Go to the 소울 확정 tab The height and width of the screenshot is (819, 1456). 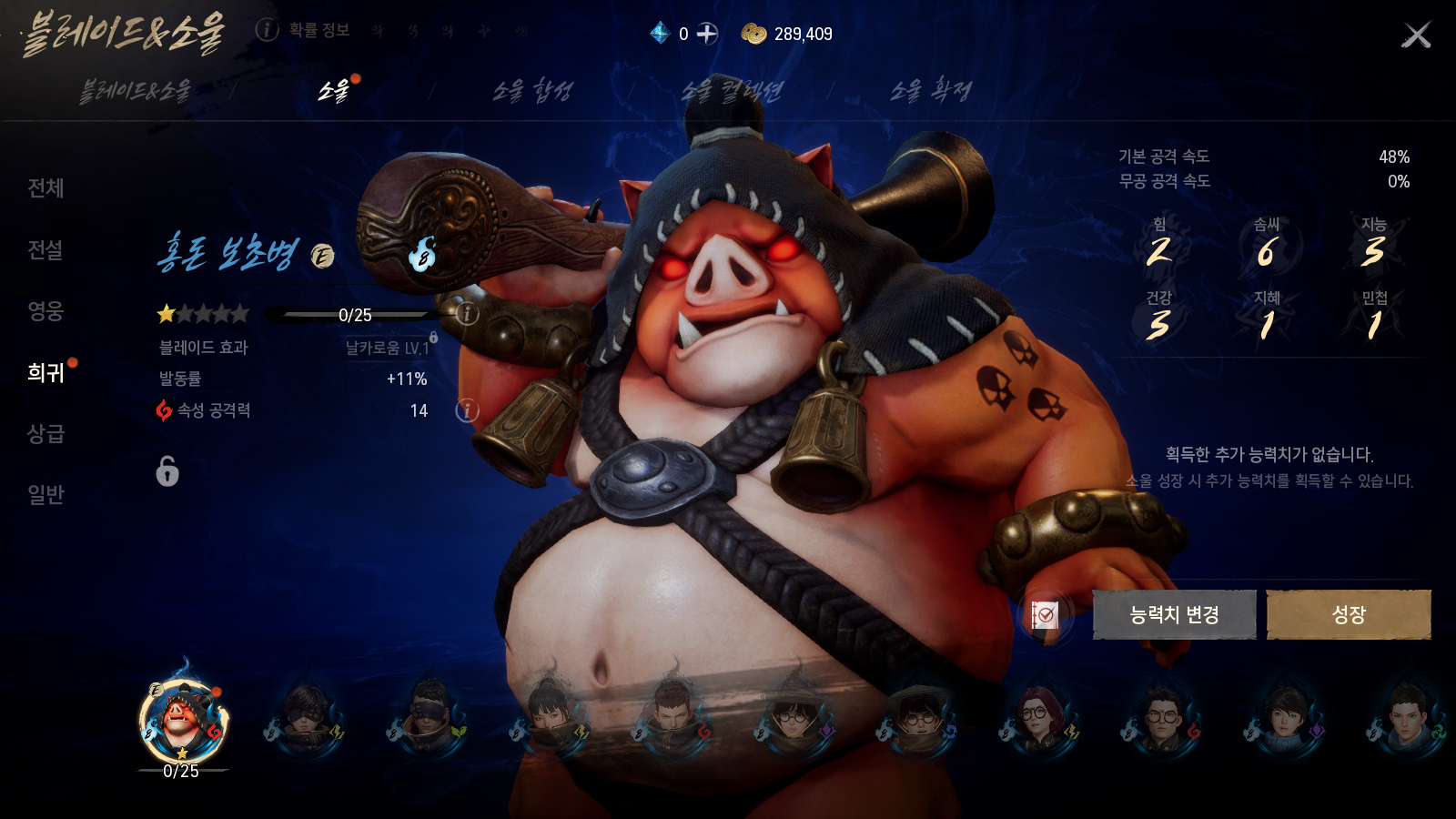[930, 90]
